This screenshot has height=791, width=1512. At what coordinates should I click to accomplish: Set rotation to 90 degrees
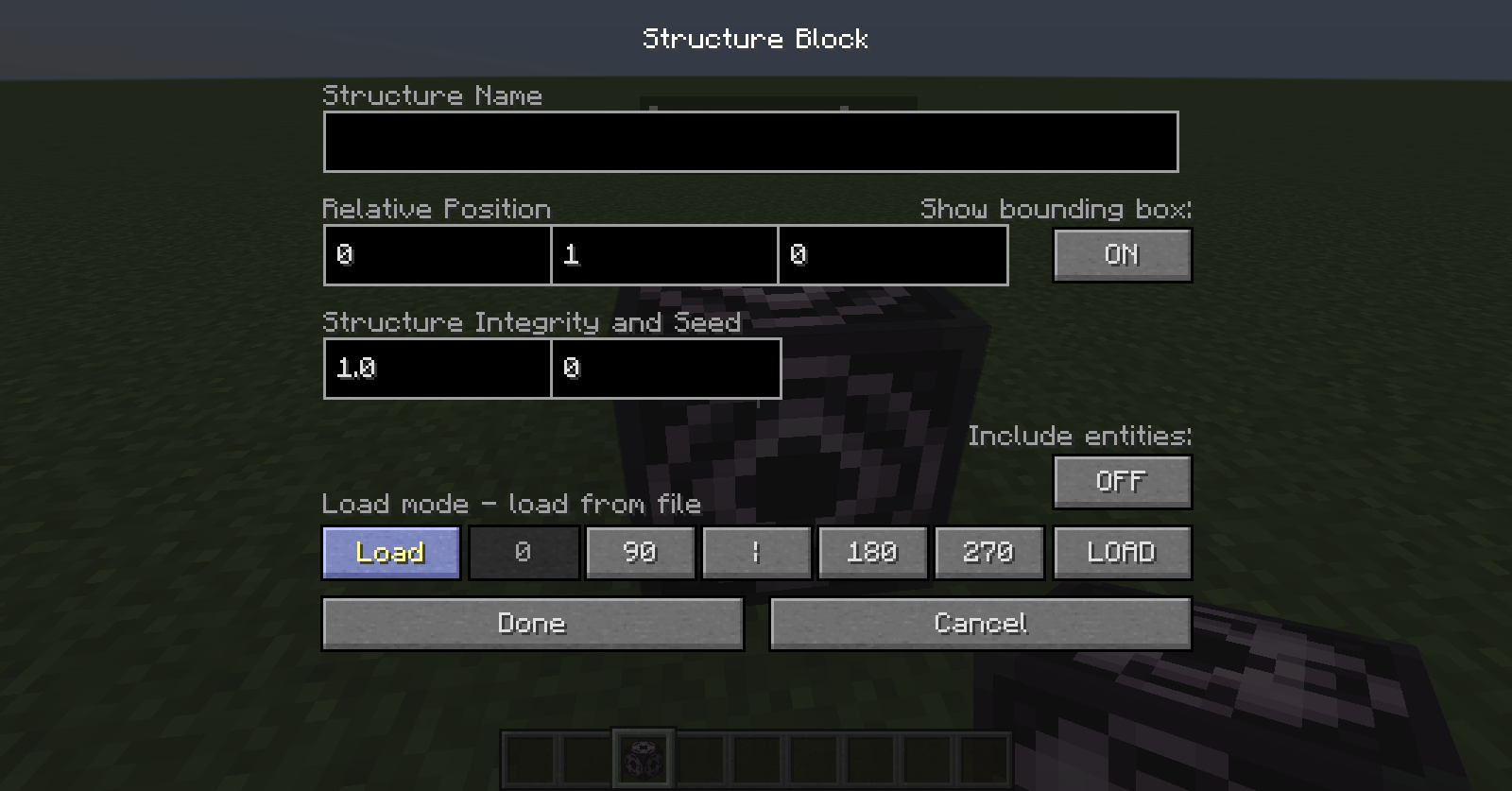coord(640,552)
